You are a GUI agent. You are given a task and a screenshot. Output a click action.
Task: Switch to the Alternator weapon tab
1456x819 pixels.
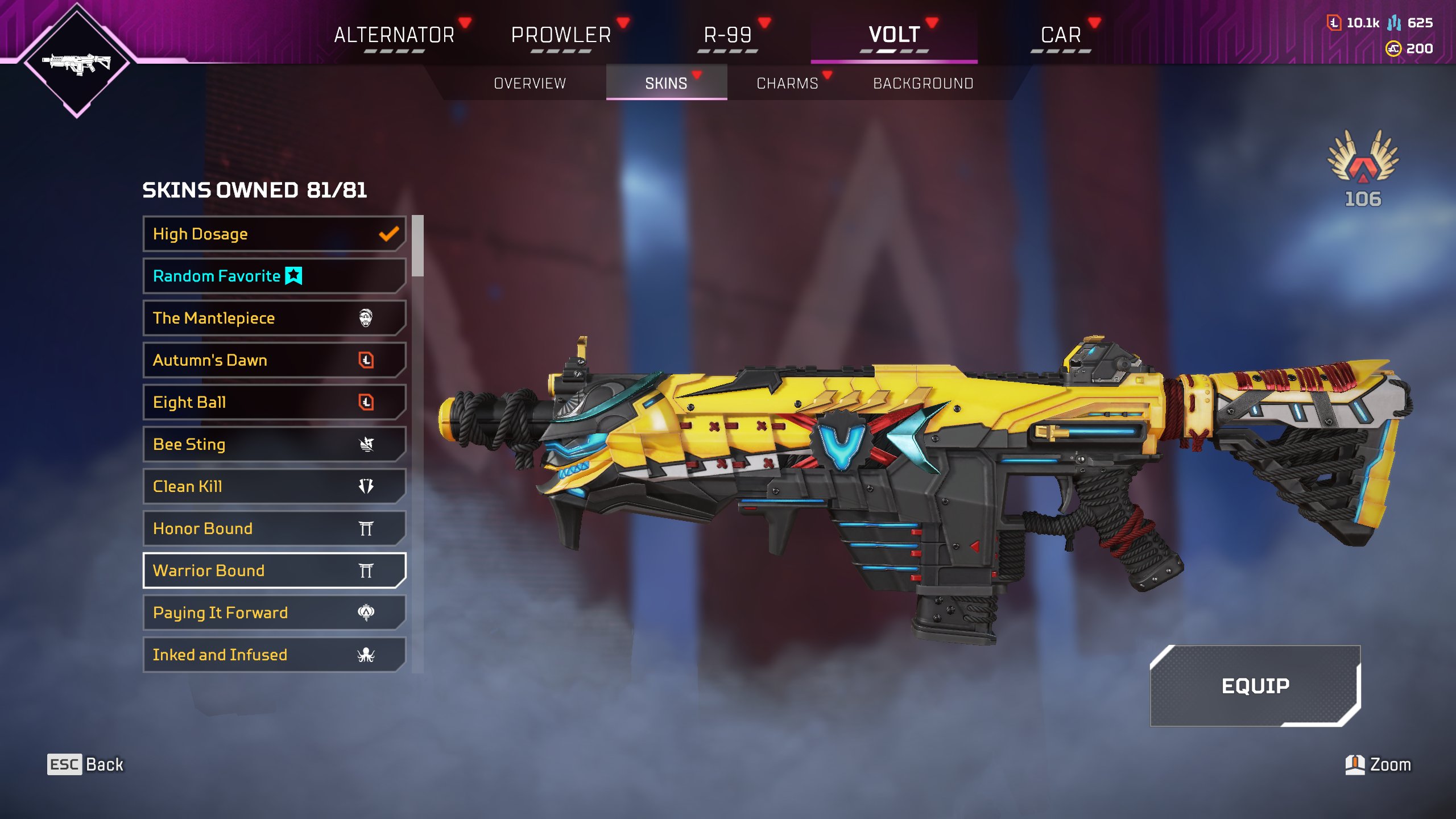pos(394,35)
